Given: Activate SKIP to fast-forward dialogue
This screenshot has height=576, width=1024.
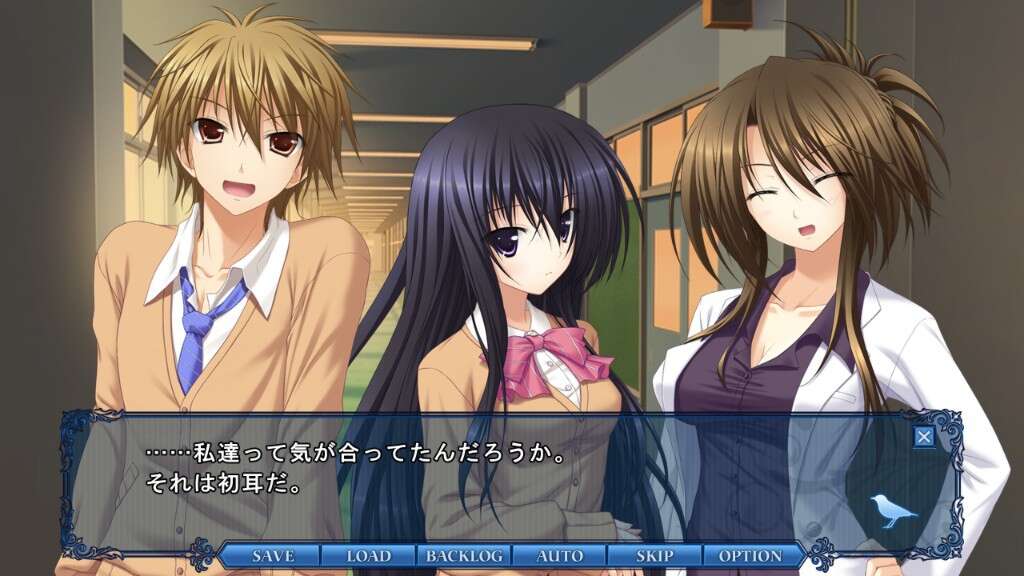Looking at the screenshot, I should (654, 556).
